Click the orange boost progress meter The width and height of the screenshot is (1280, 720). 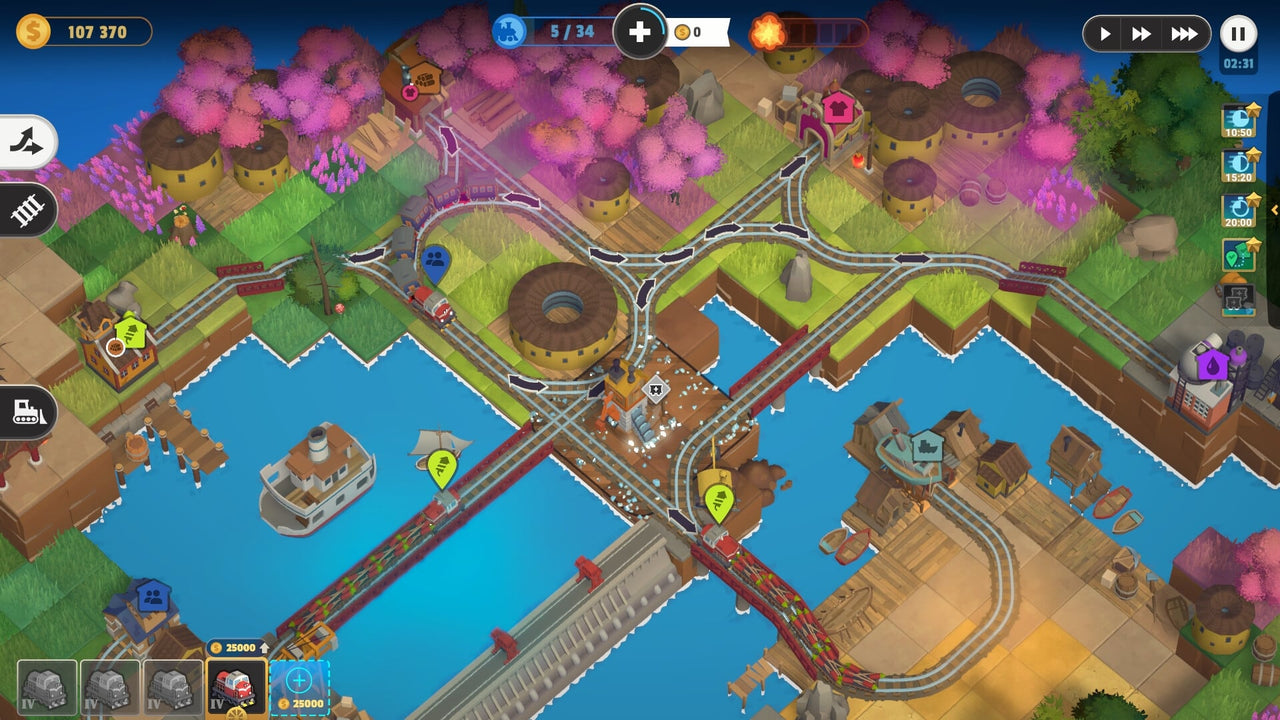[x=810, y=33]
